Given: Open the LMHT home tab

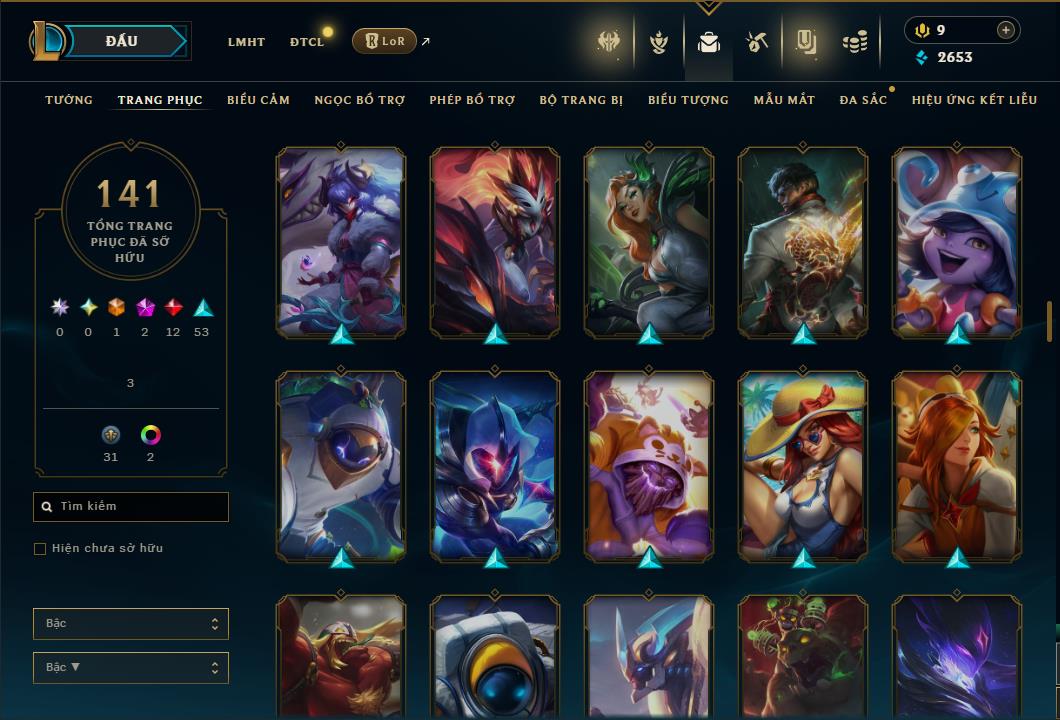Looking at the screenshot, I should point(246,42).
